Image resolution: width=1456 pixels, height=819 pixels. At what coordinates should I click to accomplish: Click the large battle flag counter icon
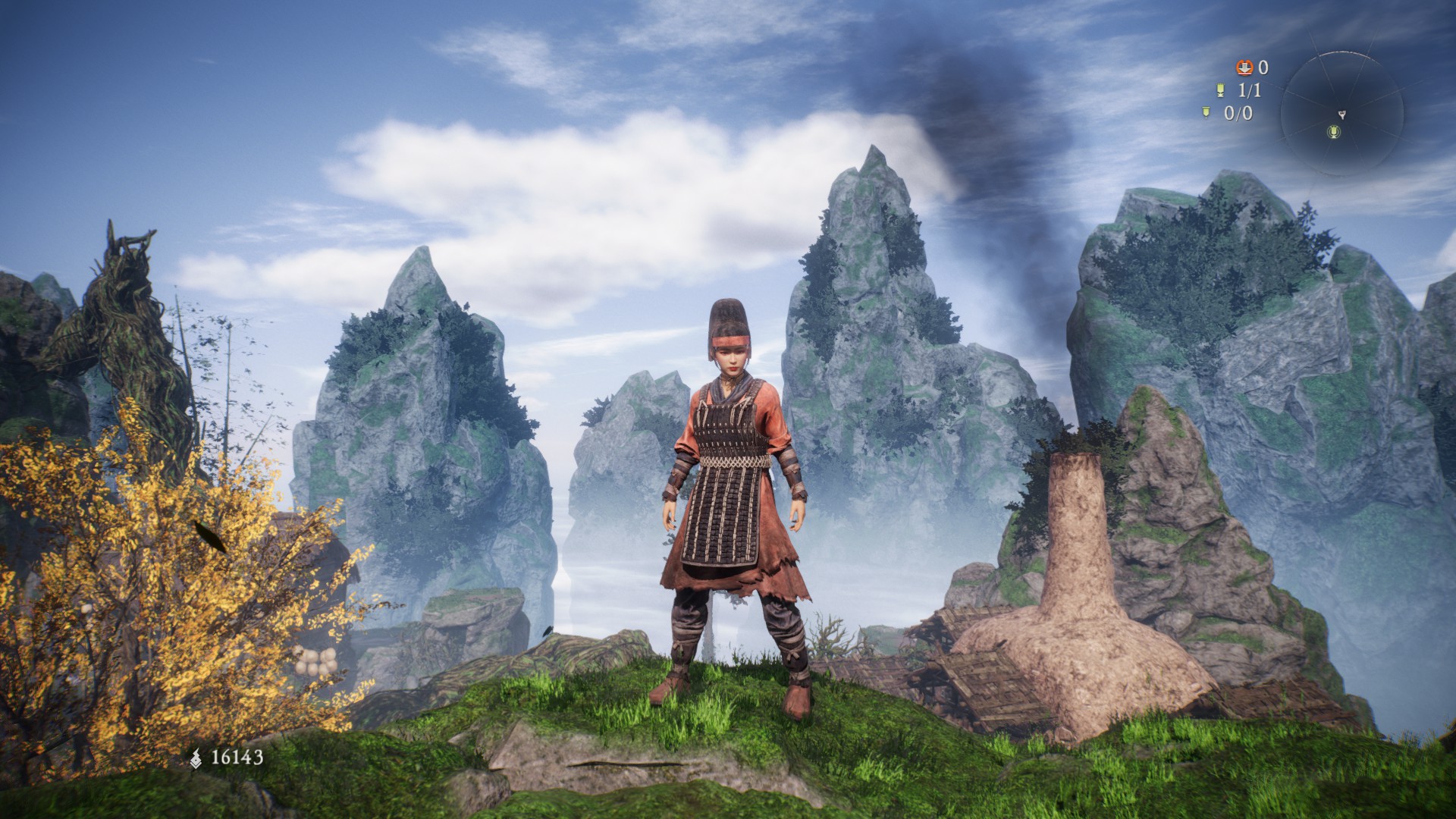1220,90
